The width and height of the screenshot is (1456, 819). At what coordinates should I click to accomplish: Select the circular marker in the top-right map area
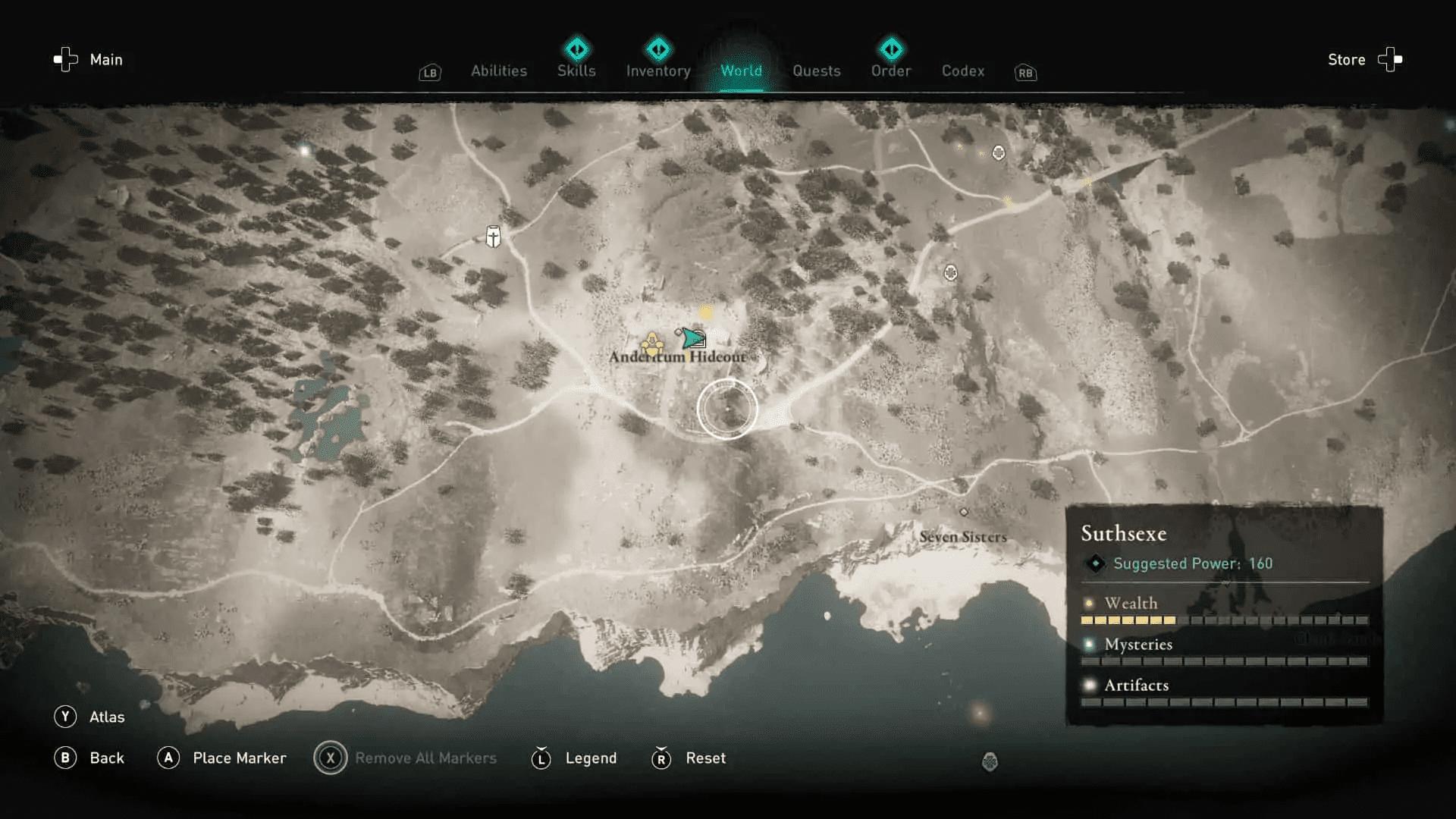coord(998,152)
